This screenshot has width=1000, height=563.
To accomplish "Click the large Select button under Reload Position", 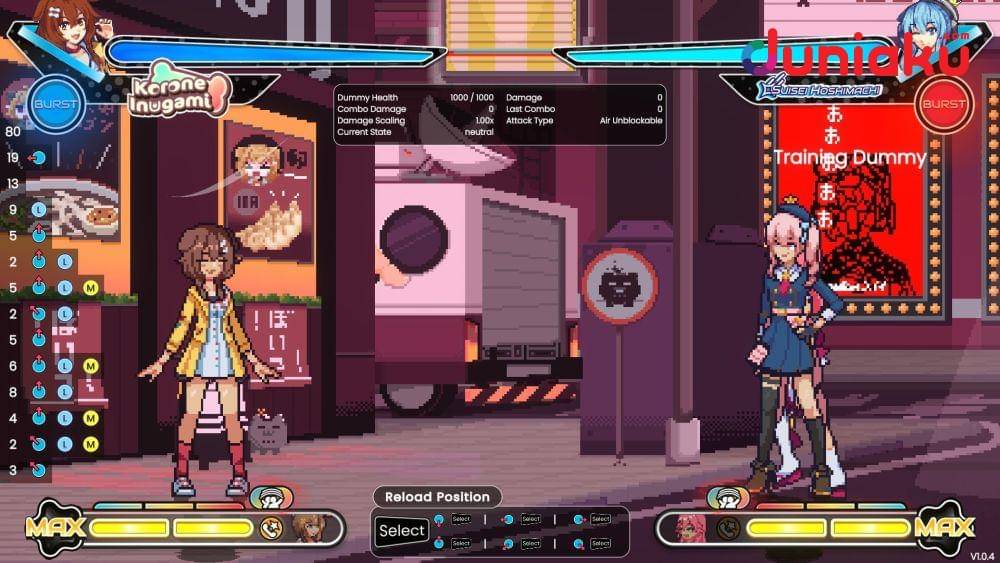I will coord(402,531).
